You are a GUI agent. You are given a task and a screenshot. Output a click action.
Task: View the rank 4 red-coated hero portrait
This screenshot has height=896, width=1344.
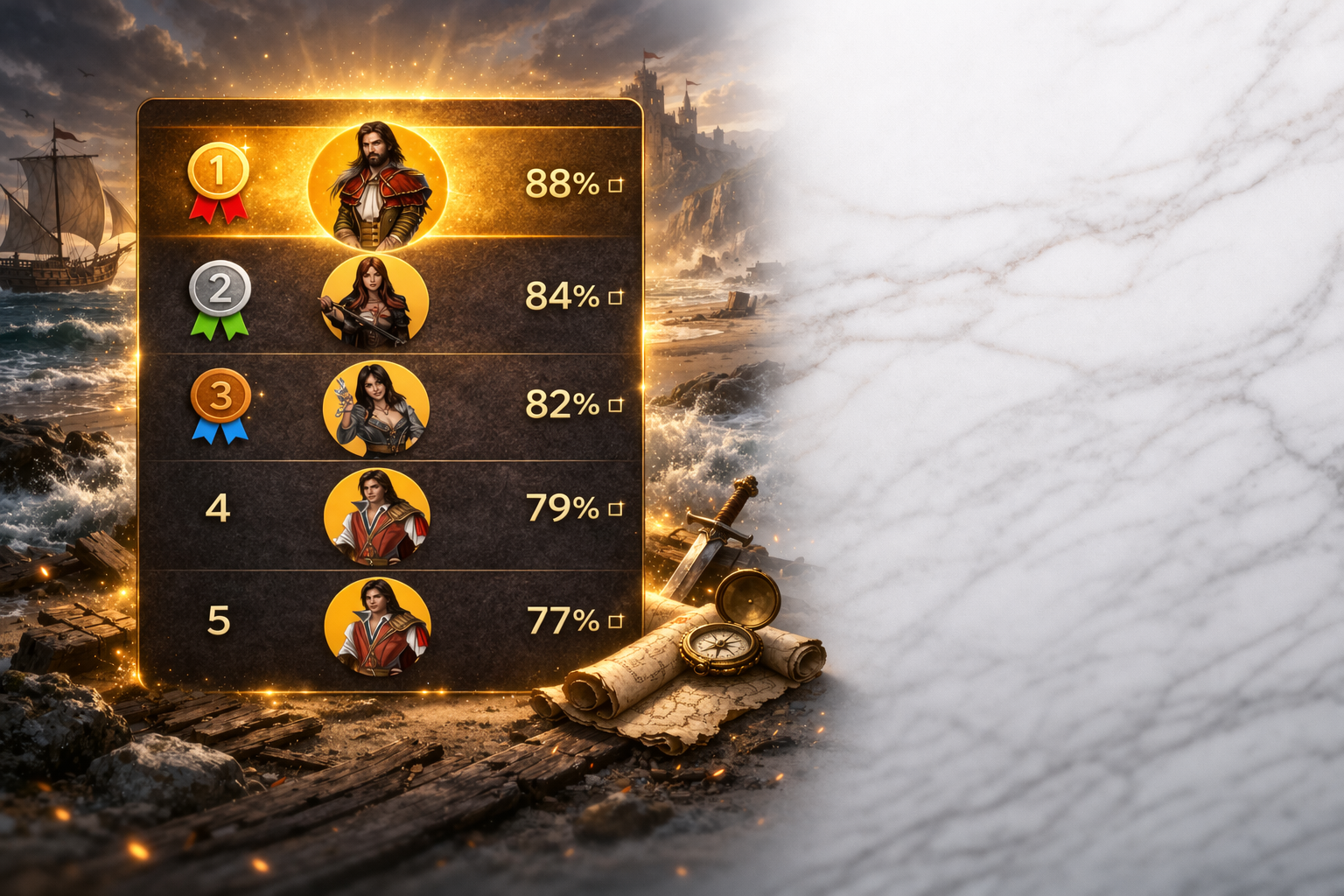click(376, 516)
